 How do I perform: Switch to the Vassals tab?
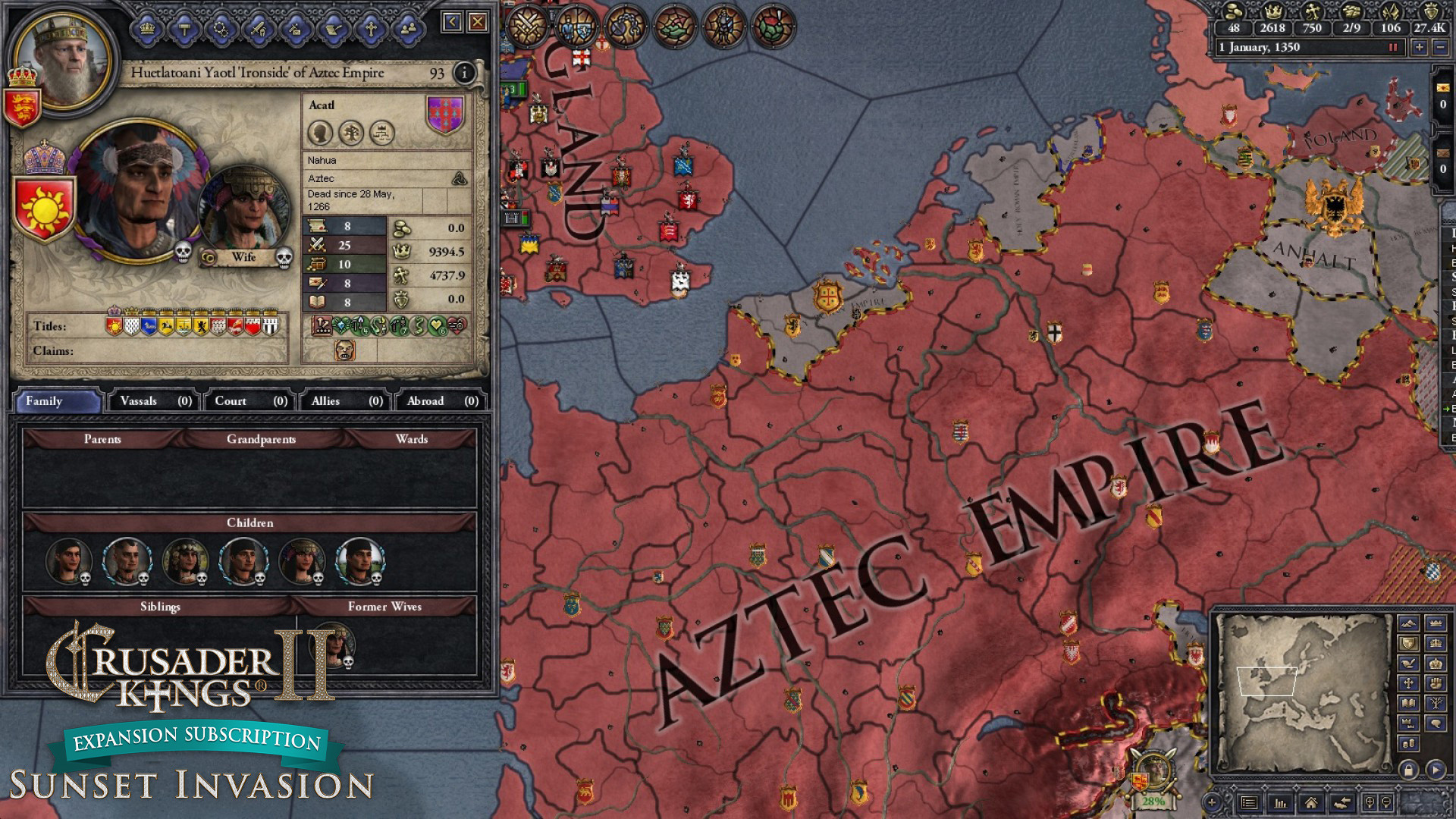(x=154, y=401)
